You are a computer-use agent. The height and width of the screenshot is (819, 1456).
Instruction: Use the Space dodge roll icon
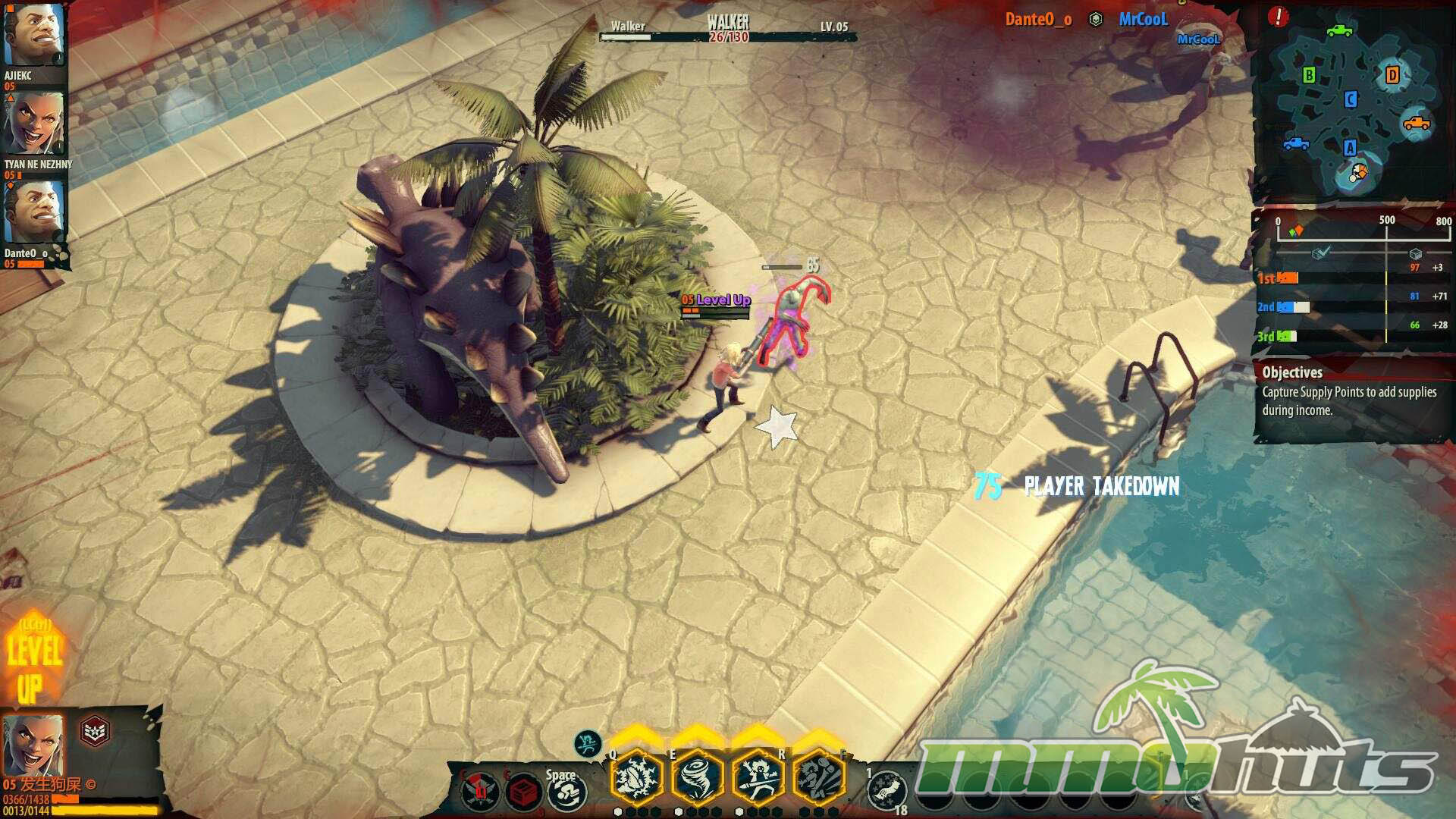tap(566, 792)
